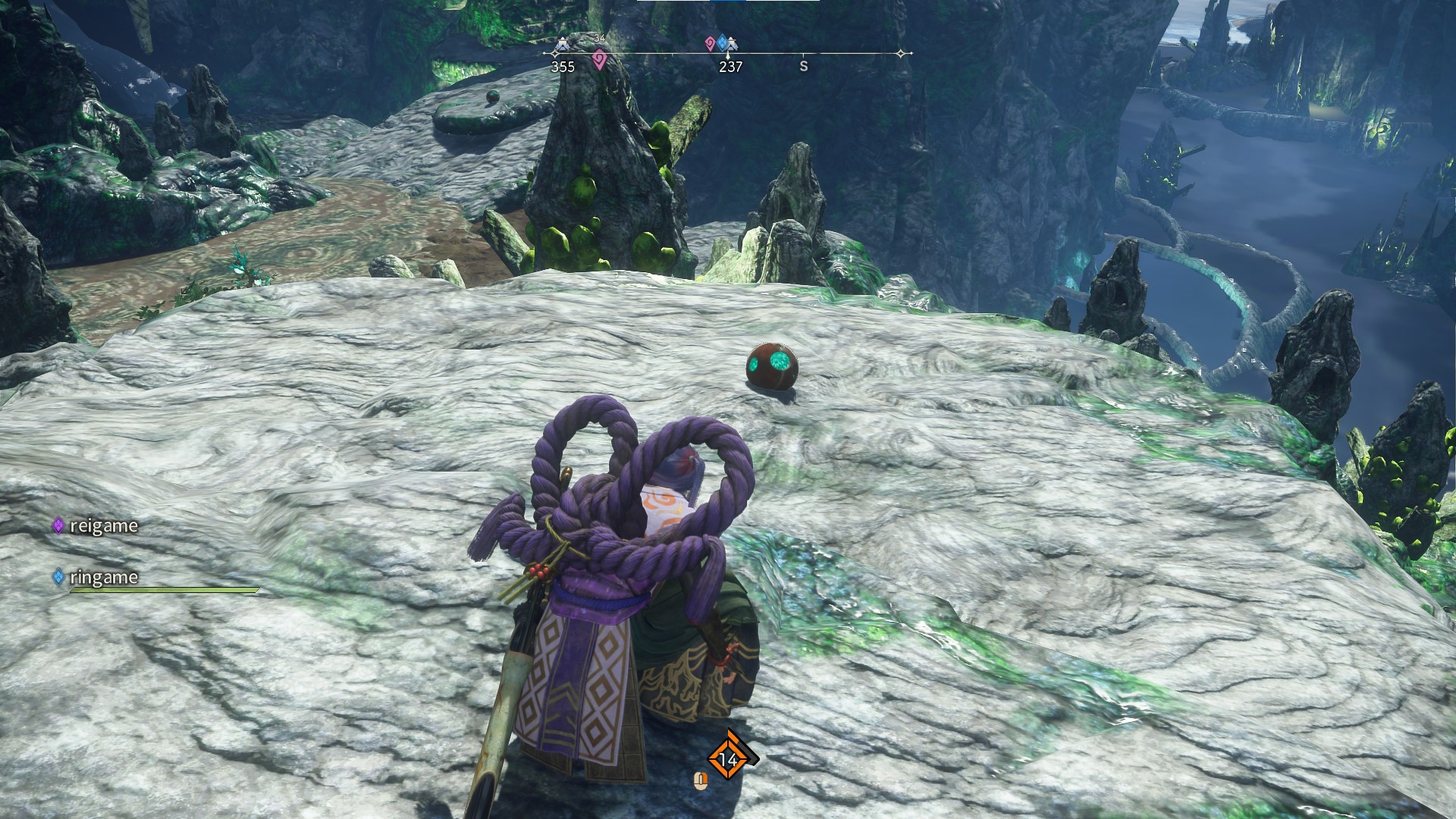This screenshot has width=1456, height=819.
Task: Select the blue diamond compass marker
Action: click(722, 42)
